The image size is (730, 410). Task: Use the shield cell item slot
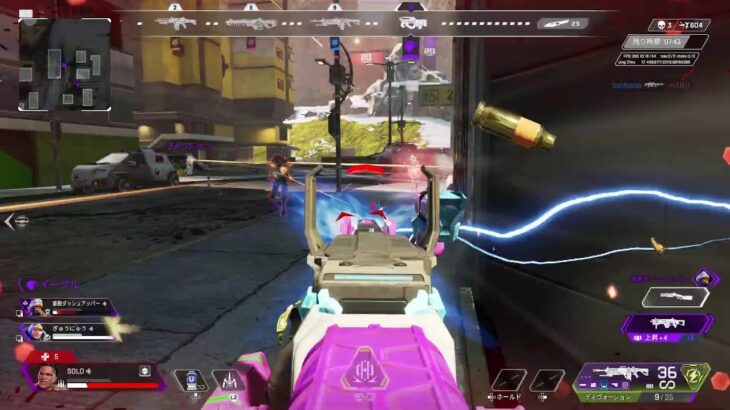tap(190, 380)
